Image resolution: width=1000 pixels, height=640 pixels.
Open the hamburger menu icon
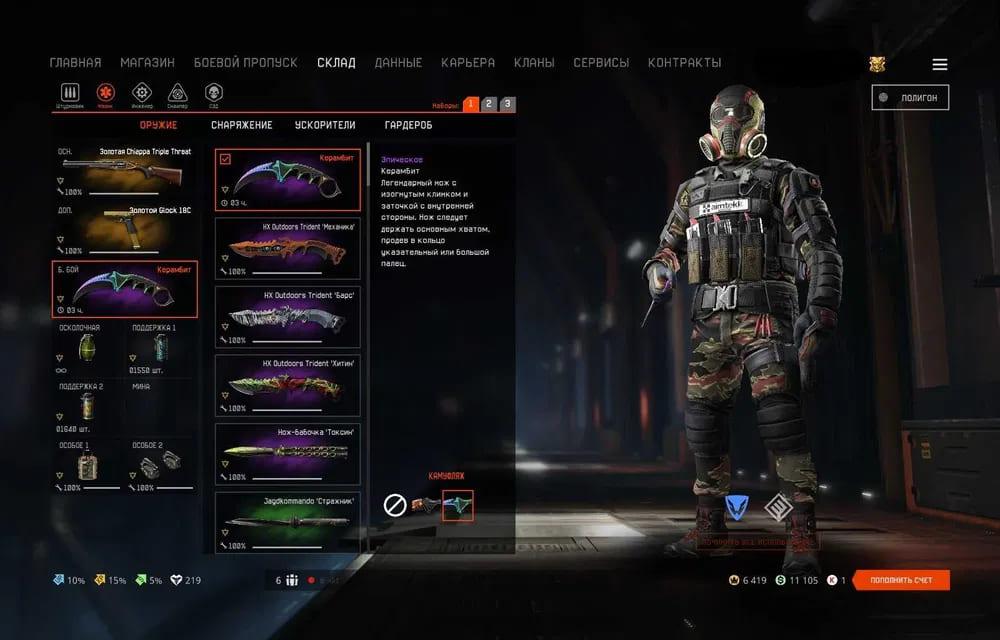[939, 65]
